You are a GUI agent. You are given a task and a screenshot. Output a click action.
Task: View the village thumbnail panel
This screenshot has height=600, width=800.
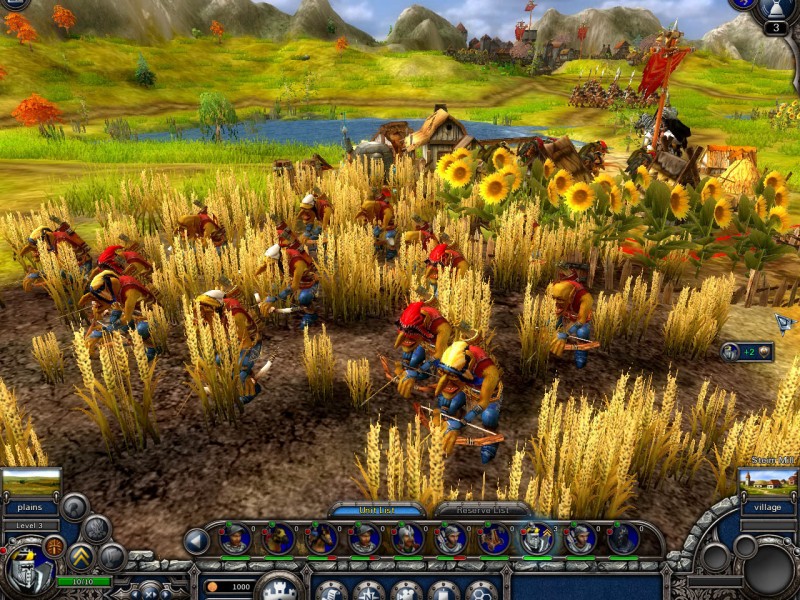(768, 485)
